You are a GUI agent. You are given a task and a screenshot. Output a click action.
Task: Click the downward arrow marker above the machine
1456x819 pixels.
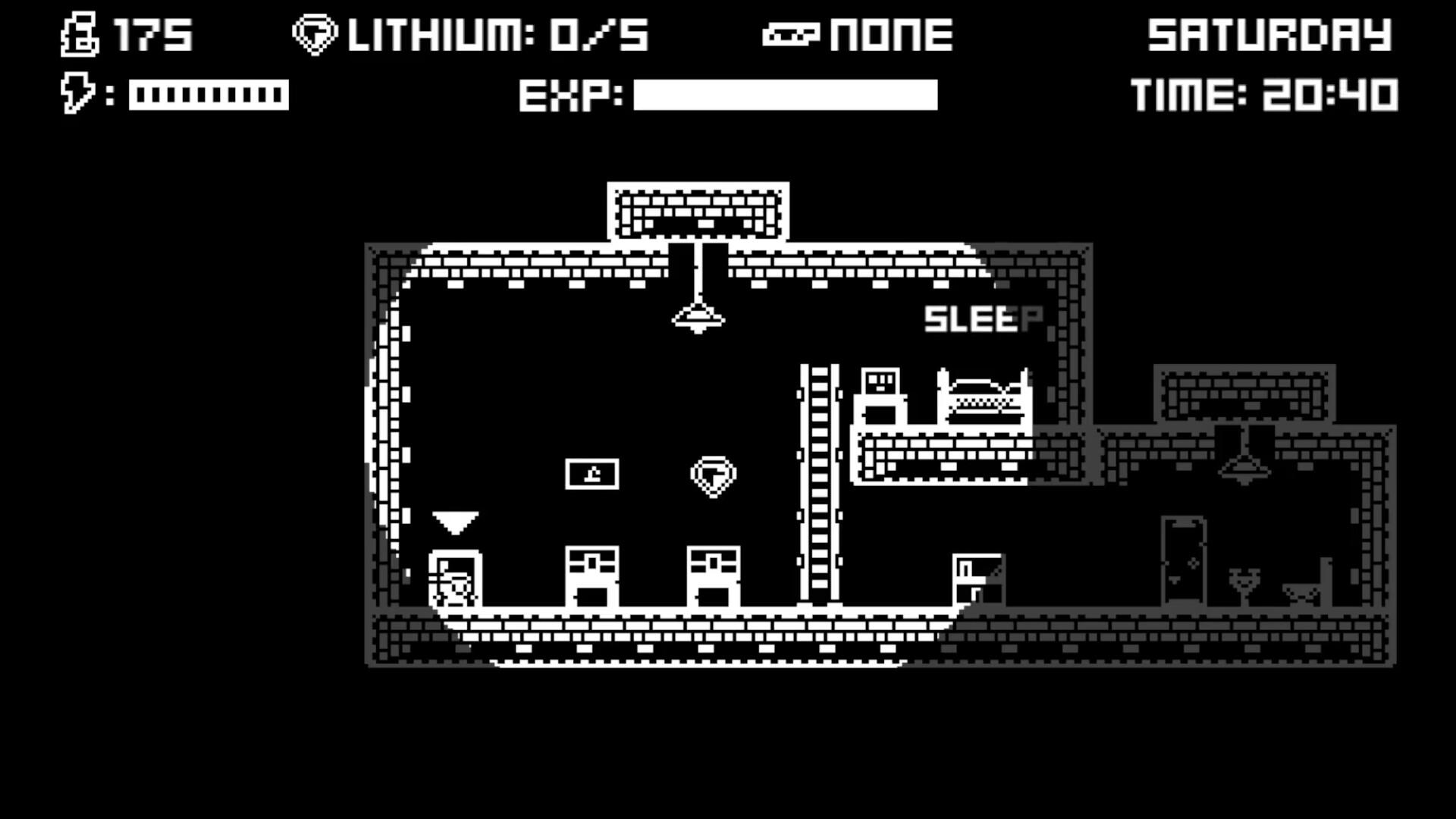(x=454, y=522)
